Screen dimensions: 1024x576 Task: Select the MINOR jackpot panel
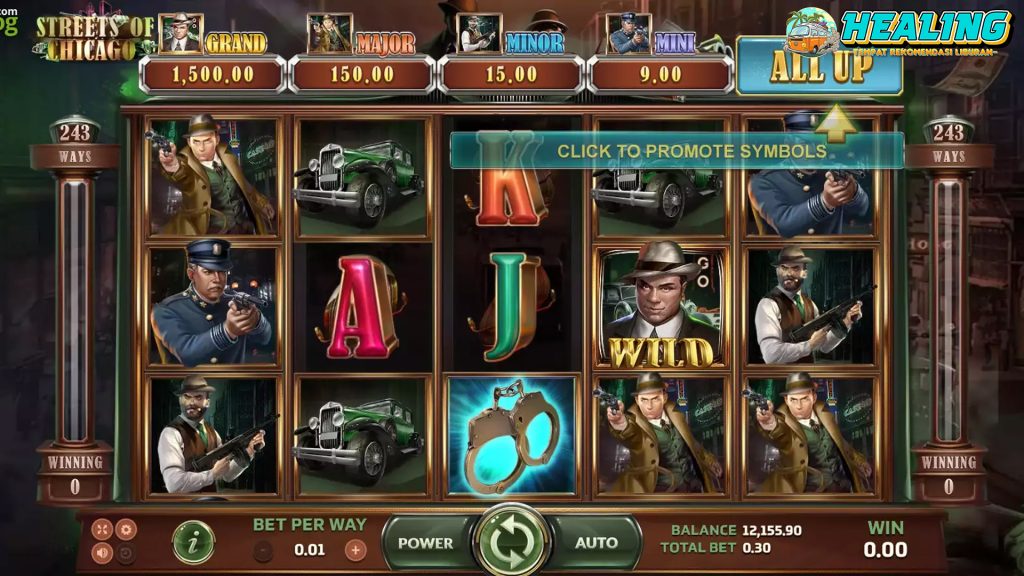coord(510,74)
